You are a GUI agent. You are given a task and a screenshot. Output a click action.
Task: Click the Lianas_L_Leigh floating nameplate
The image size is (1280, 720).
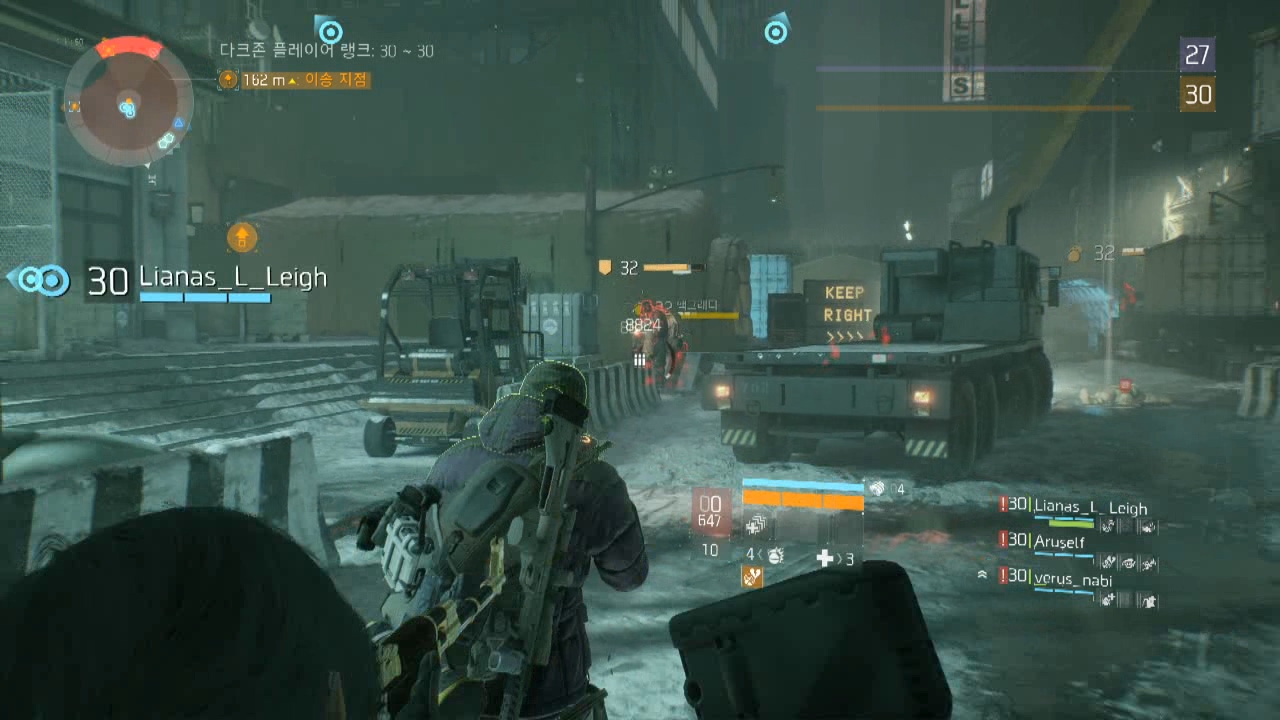tap(232, 278)
